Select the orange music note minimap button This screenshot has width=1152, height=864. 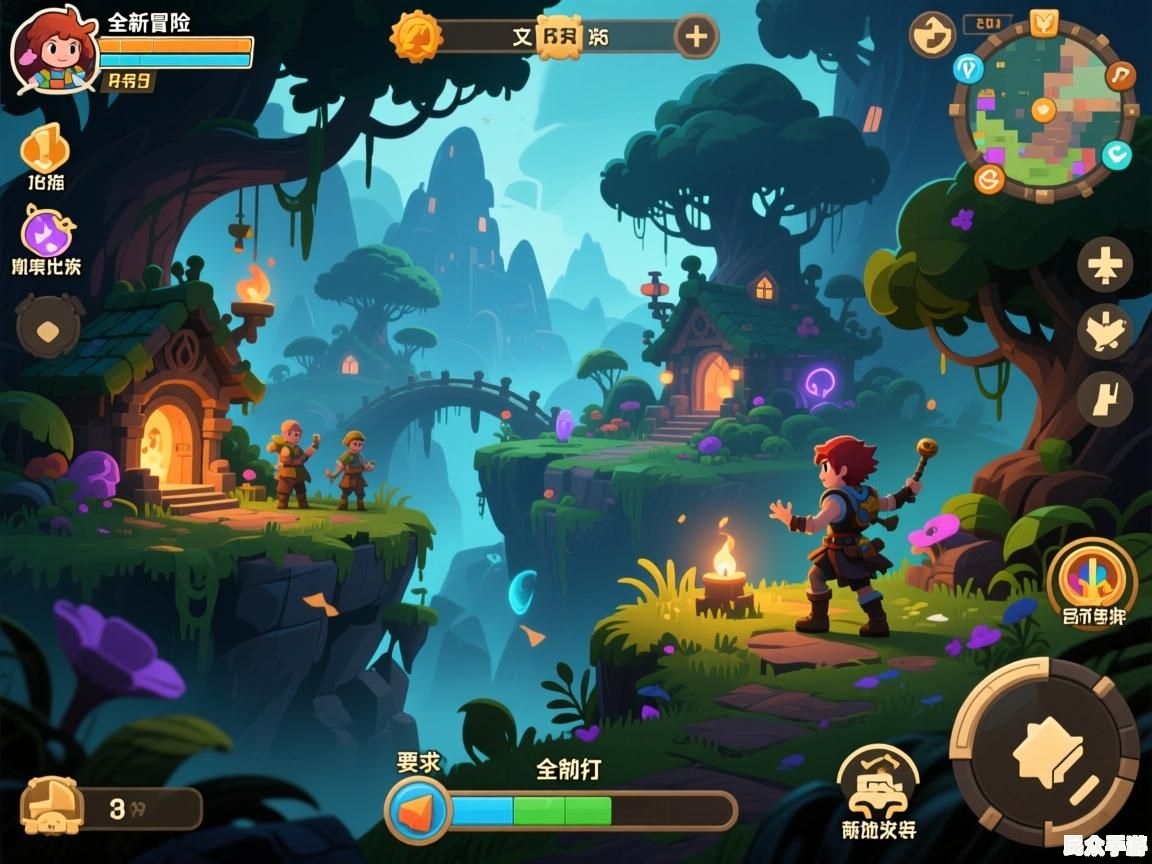(1121, 75)
